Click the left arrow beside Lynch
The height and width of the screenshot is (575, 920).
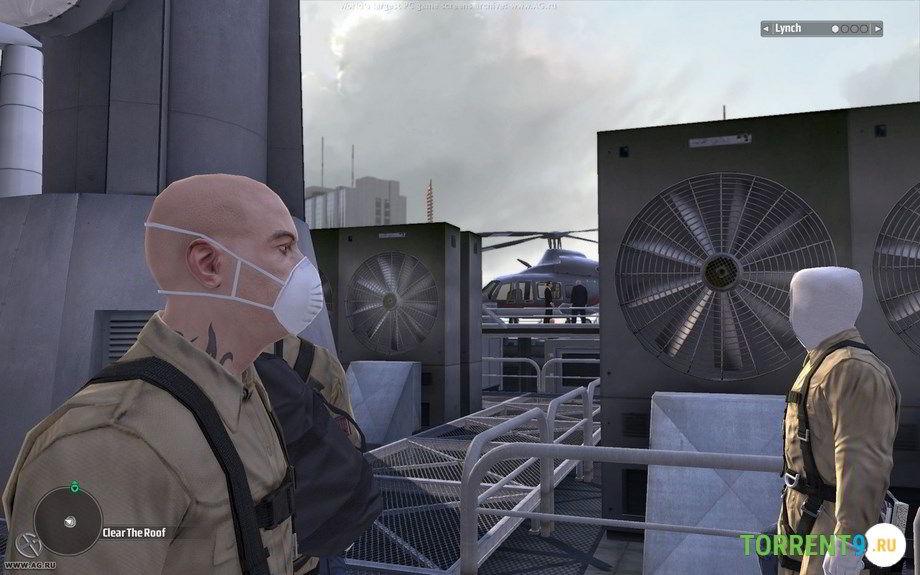[767, 29]
